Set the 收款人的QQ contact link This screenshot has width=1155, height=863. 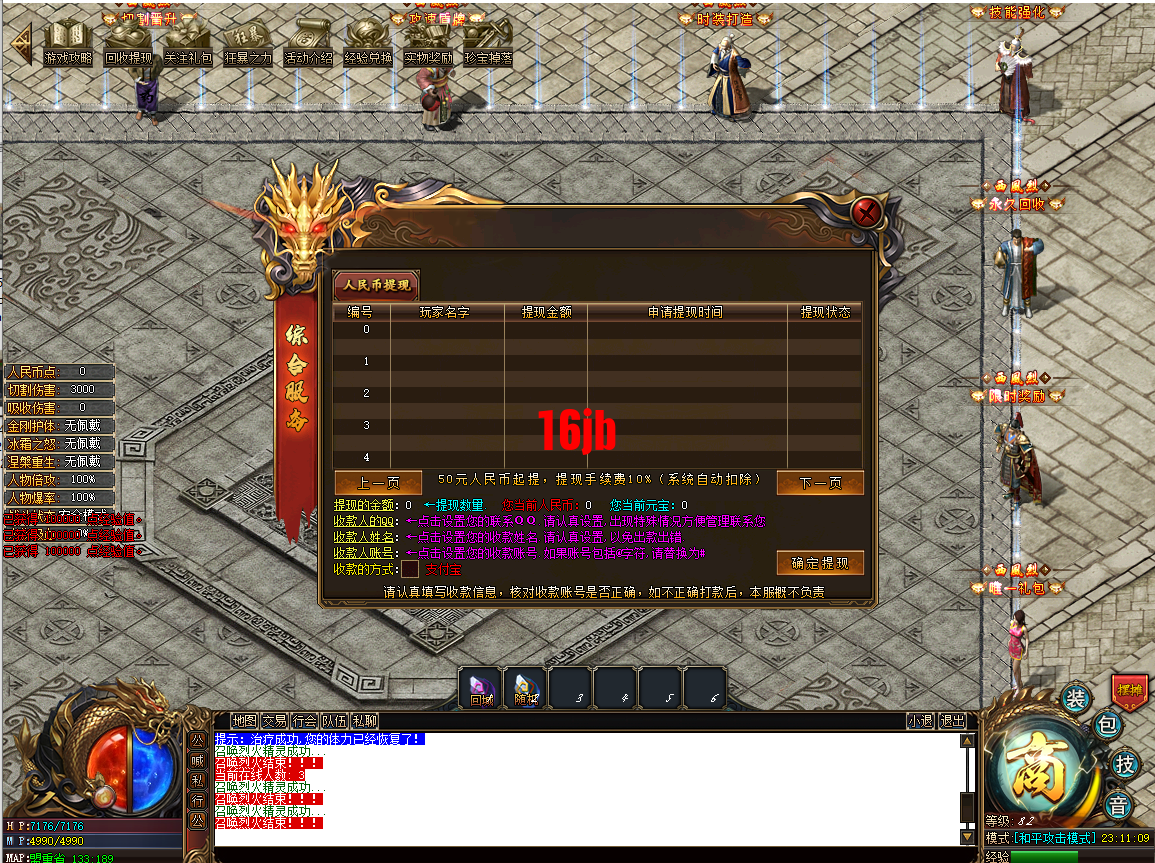tap(364, 521)
